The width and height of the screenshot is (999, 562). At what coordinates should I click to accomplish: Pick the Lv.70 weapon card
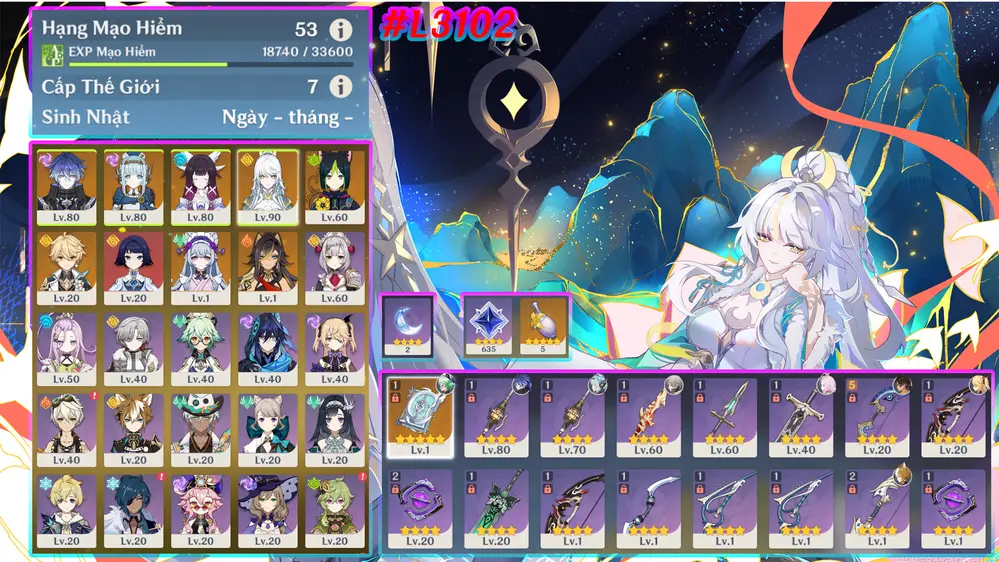pyautogui.click(x=573, y=416)
